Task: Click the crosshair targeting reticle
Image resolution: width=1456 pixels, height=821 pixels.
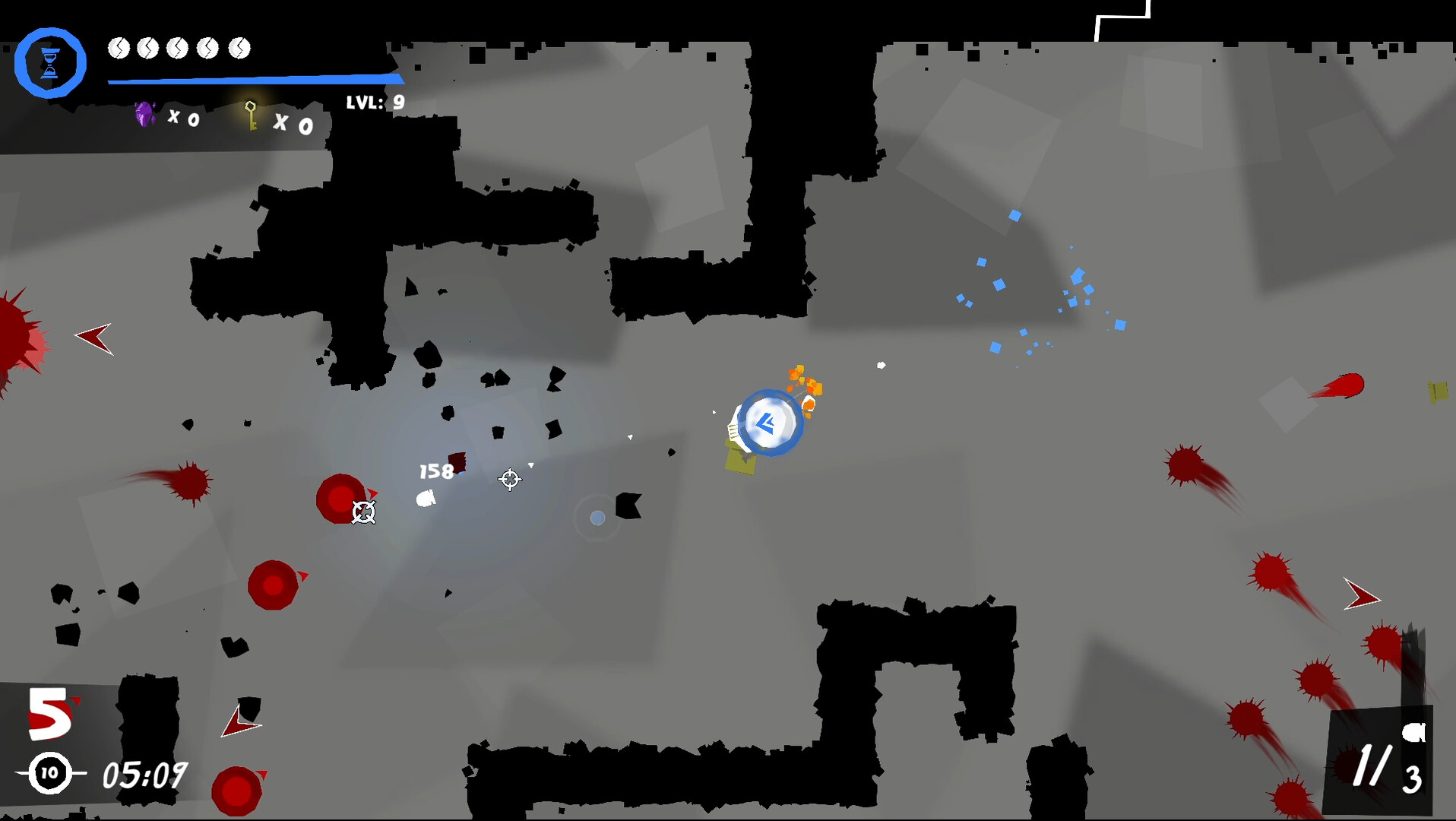Action: (510, 480)
